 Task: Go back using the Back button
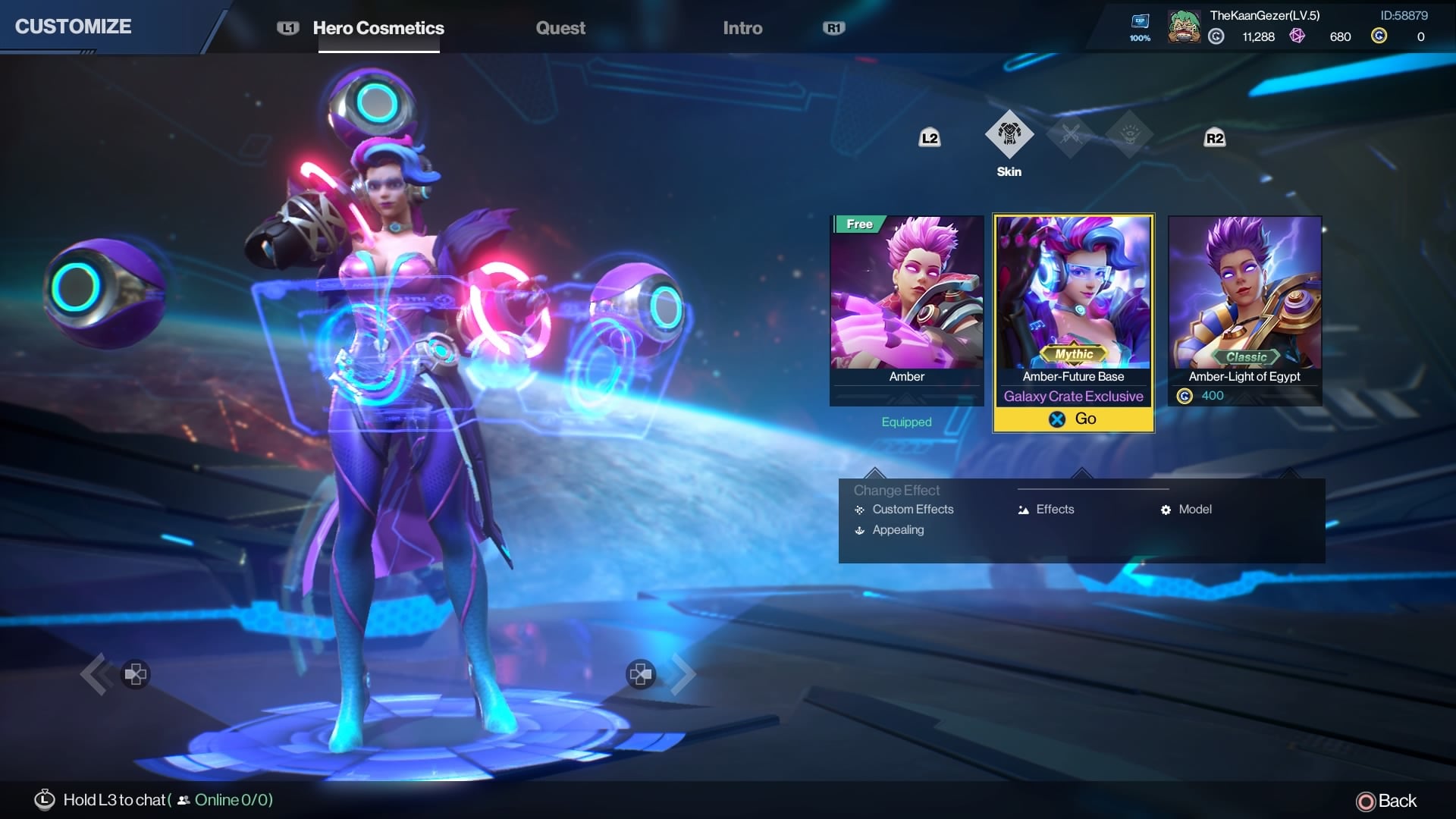[x=1386, y=801]
